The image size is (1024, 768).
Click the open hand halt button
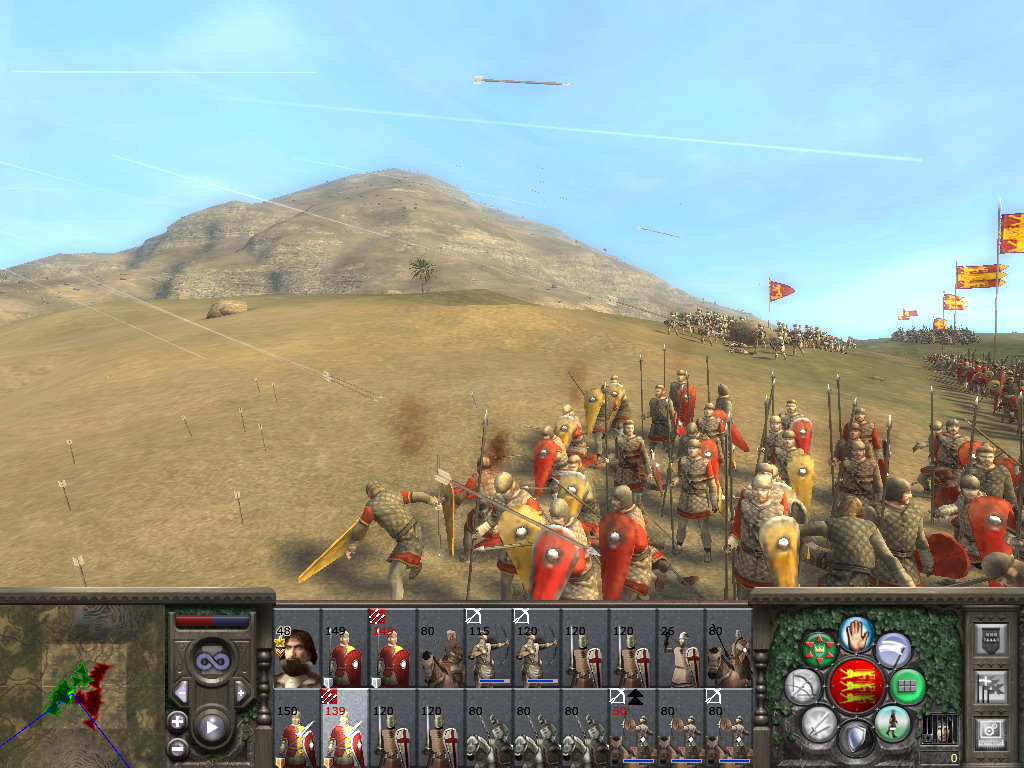pyautogui.click(x=856, y=633)
